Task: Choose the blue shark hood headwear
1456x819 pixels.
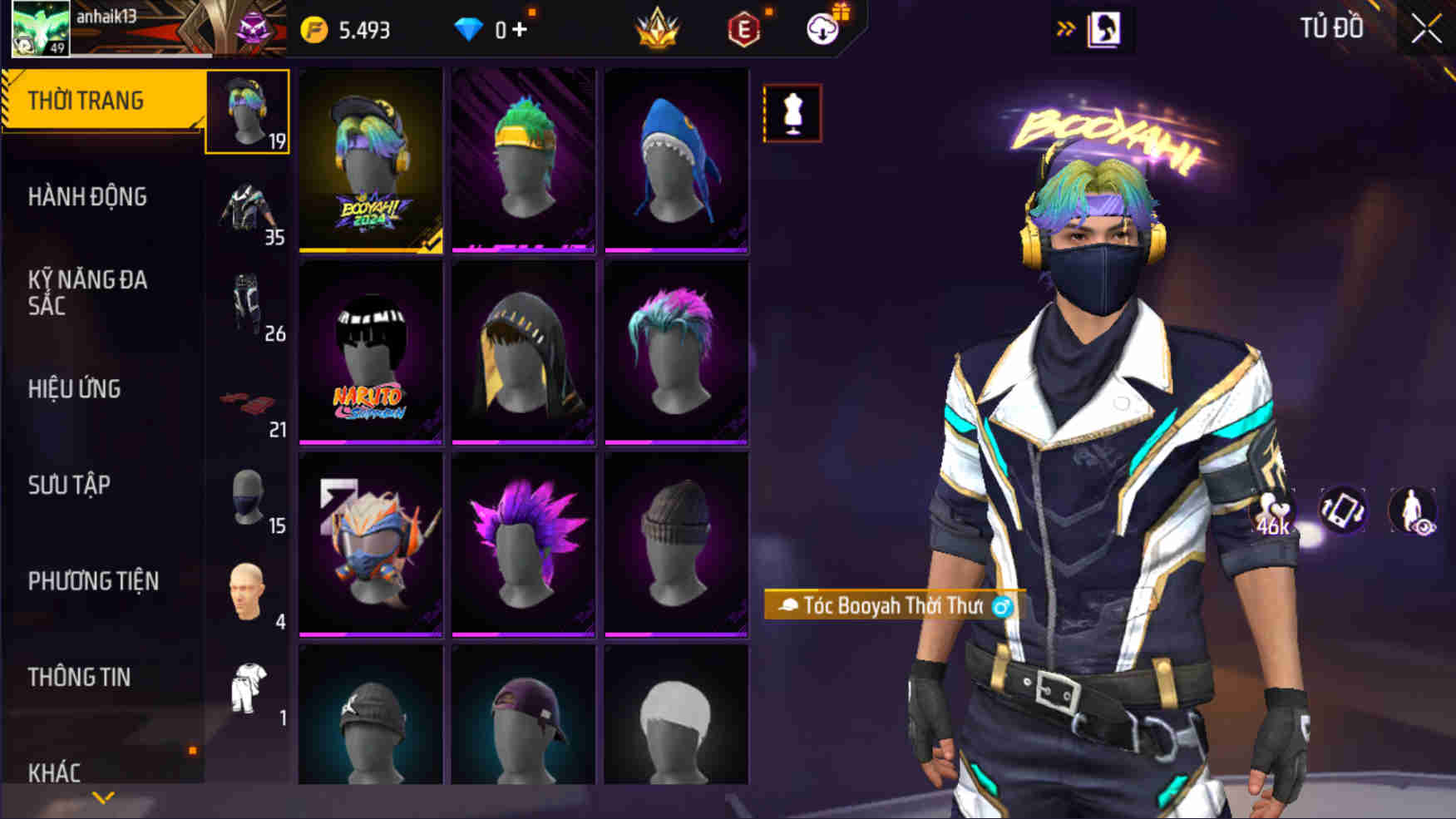Action: (x=676, y=160)
